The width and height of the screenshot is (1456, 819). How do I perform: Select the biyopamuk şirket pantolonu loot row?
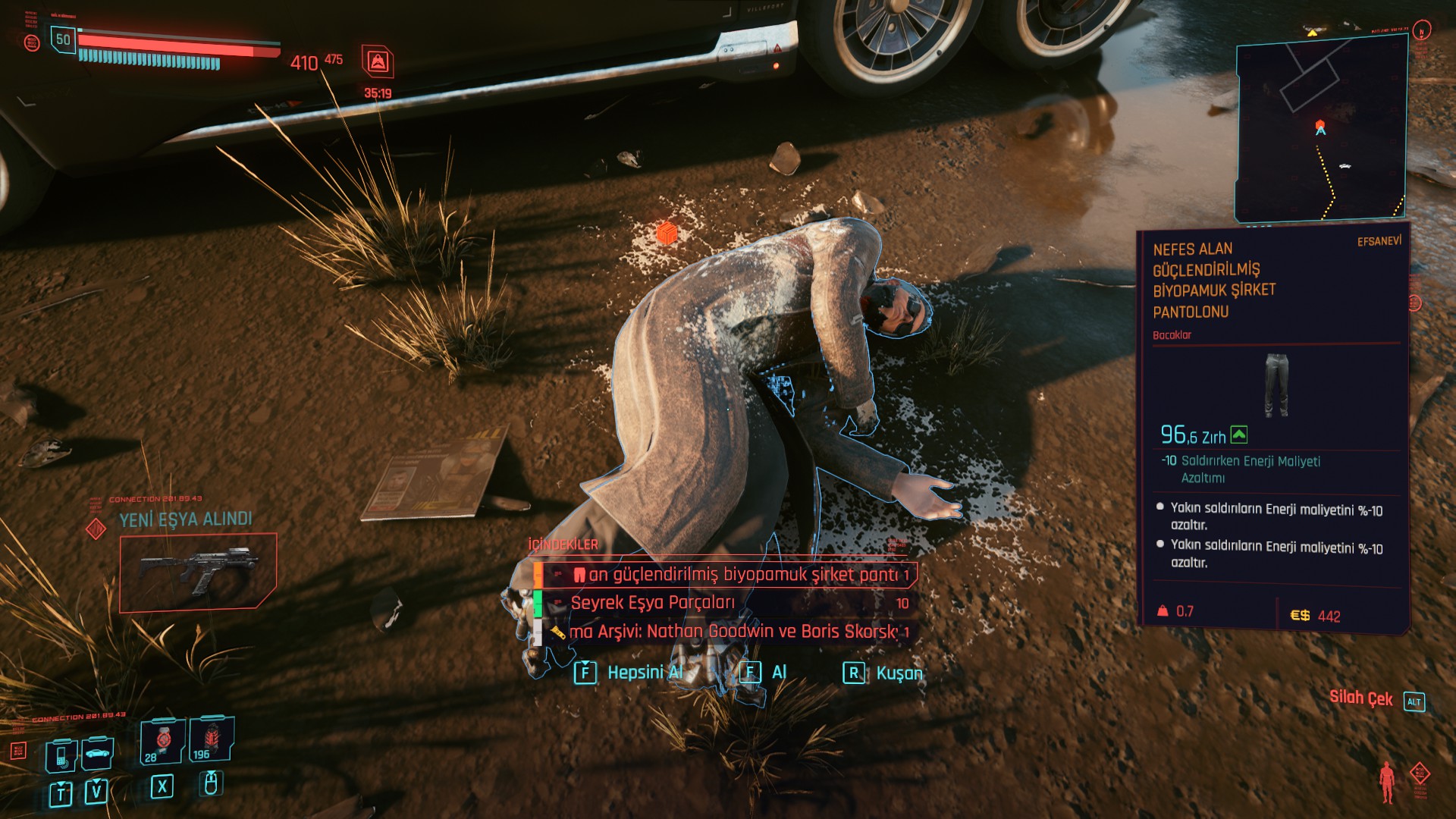click(x=728, y=575)
